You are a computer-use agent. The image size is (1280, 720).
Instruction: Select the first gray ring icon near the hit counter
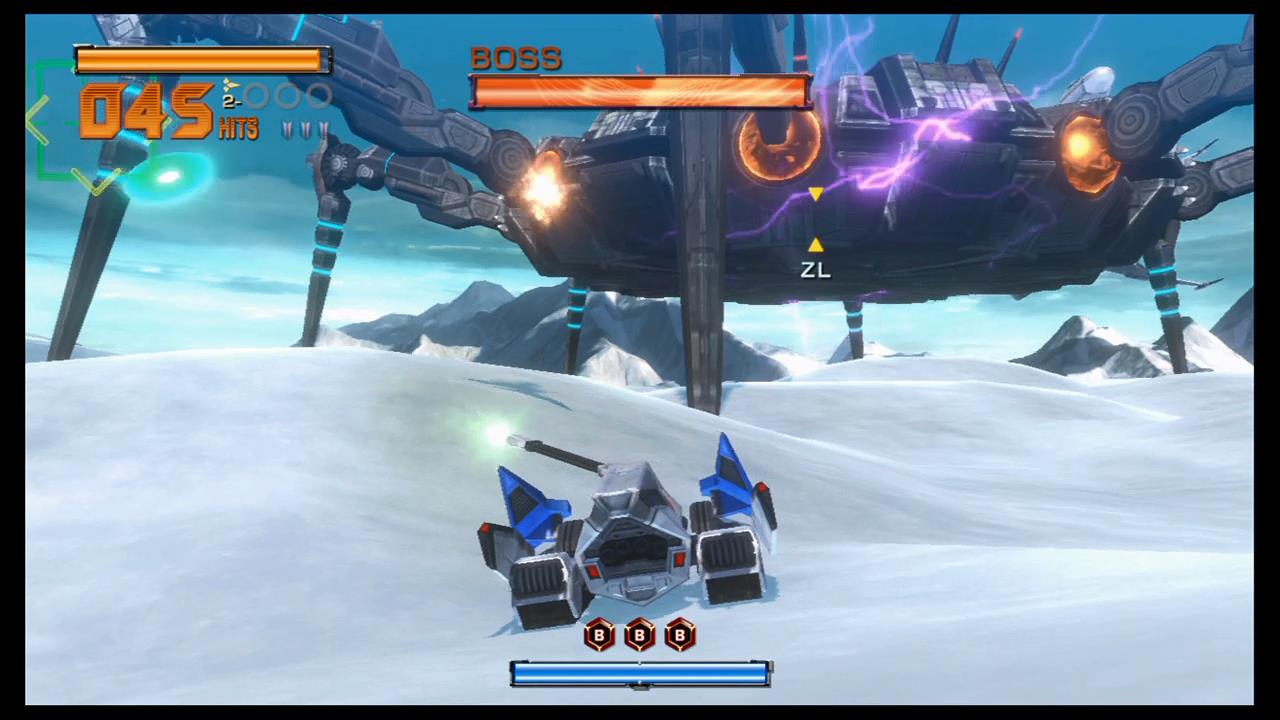click(258, 95)
